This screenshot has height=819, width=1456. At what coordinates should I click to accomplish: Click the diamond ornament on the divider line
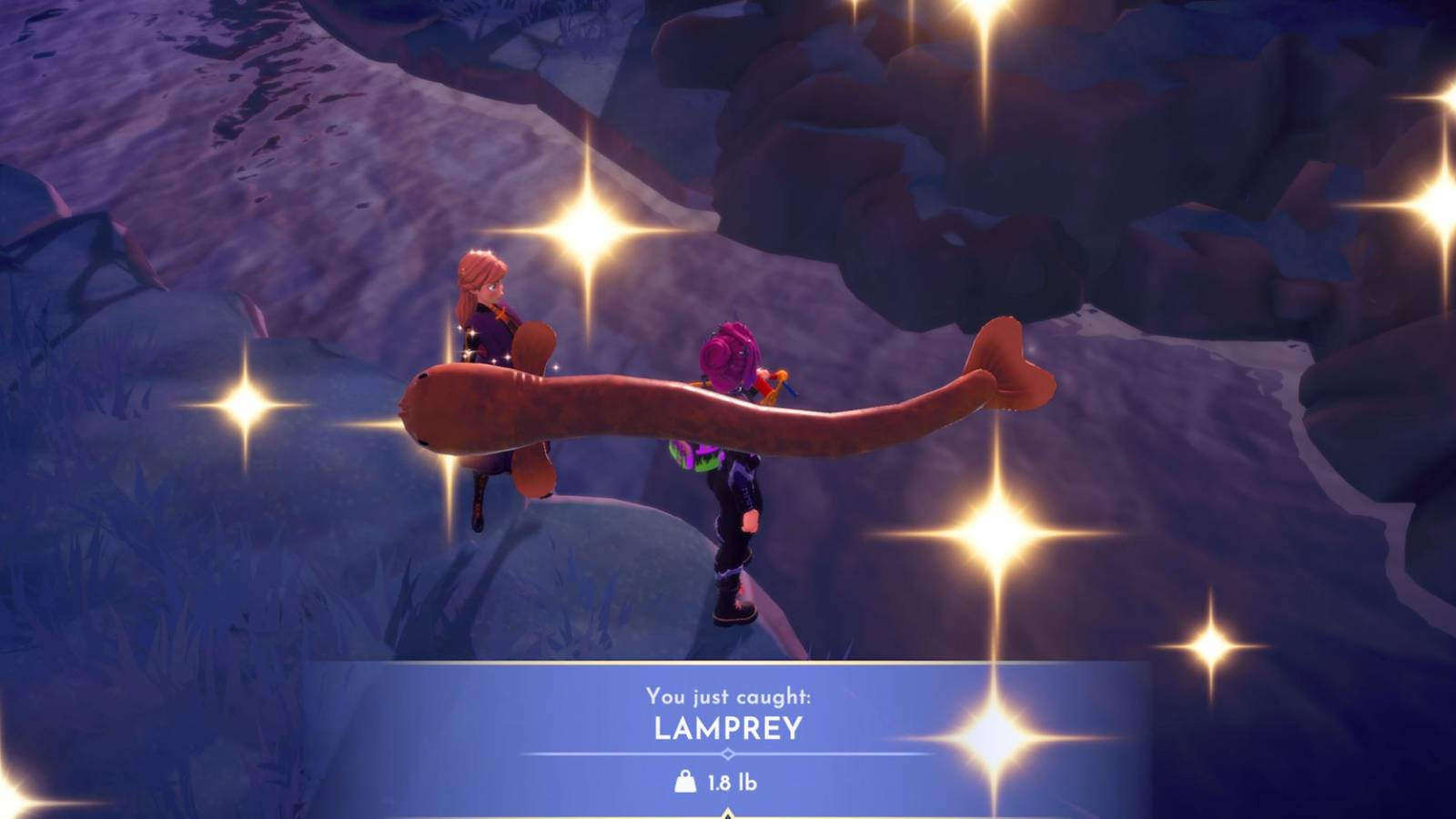point(728,753)
